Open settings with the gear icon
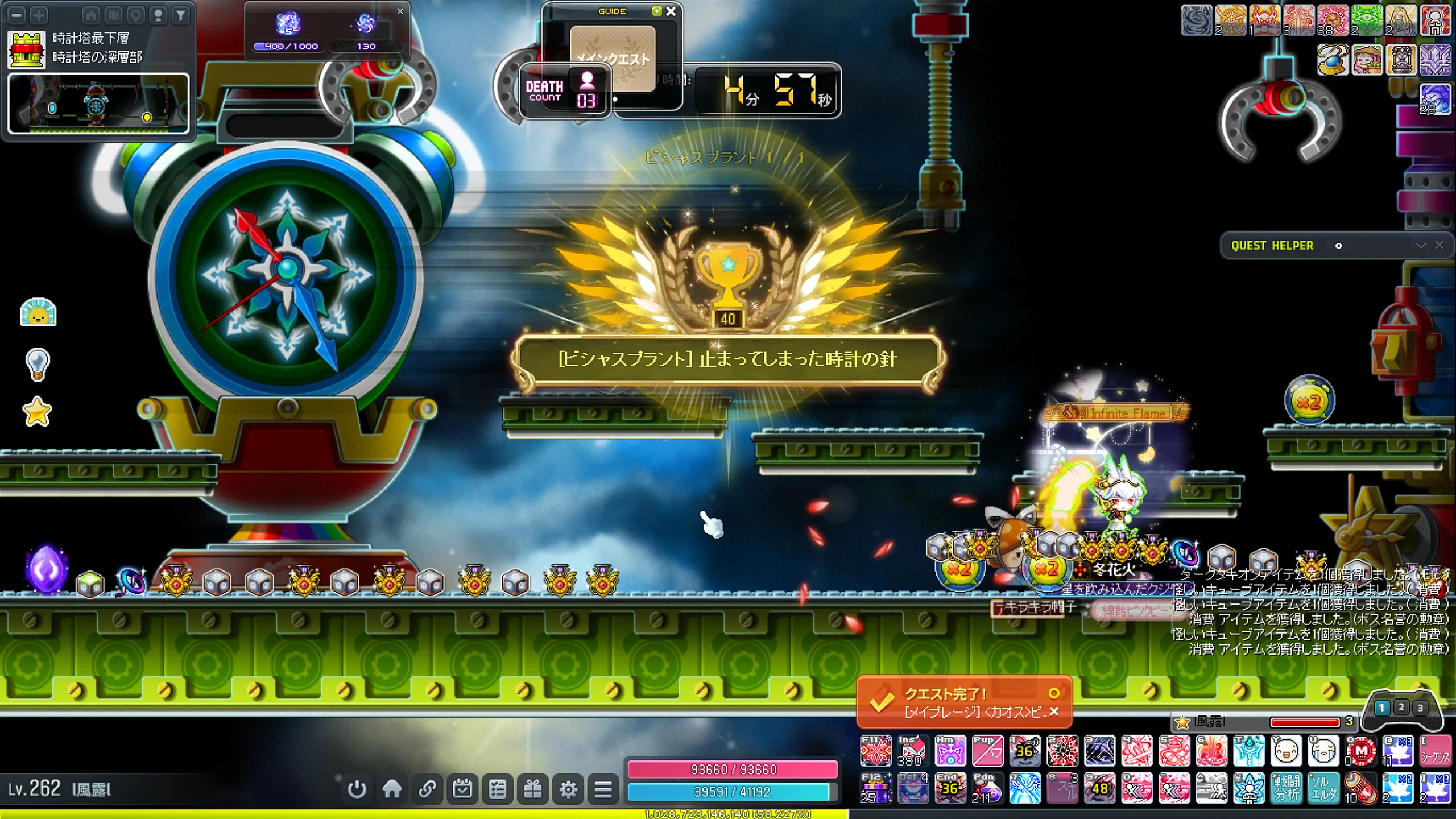 [x=568, y=789]
